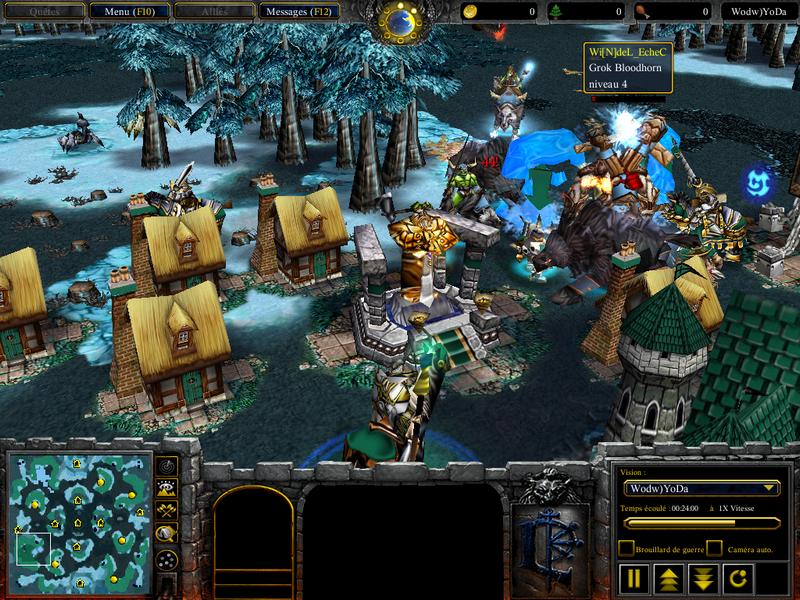The height and width of the screenshot is (600, 800).
Task: Toggle minimap terrain display (eye icon)
Action: (x=167, y=488)
